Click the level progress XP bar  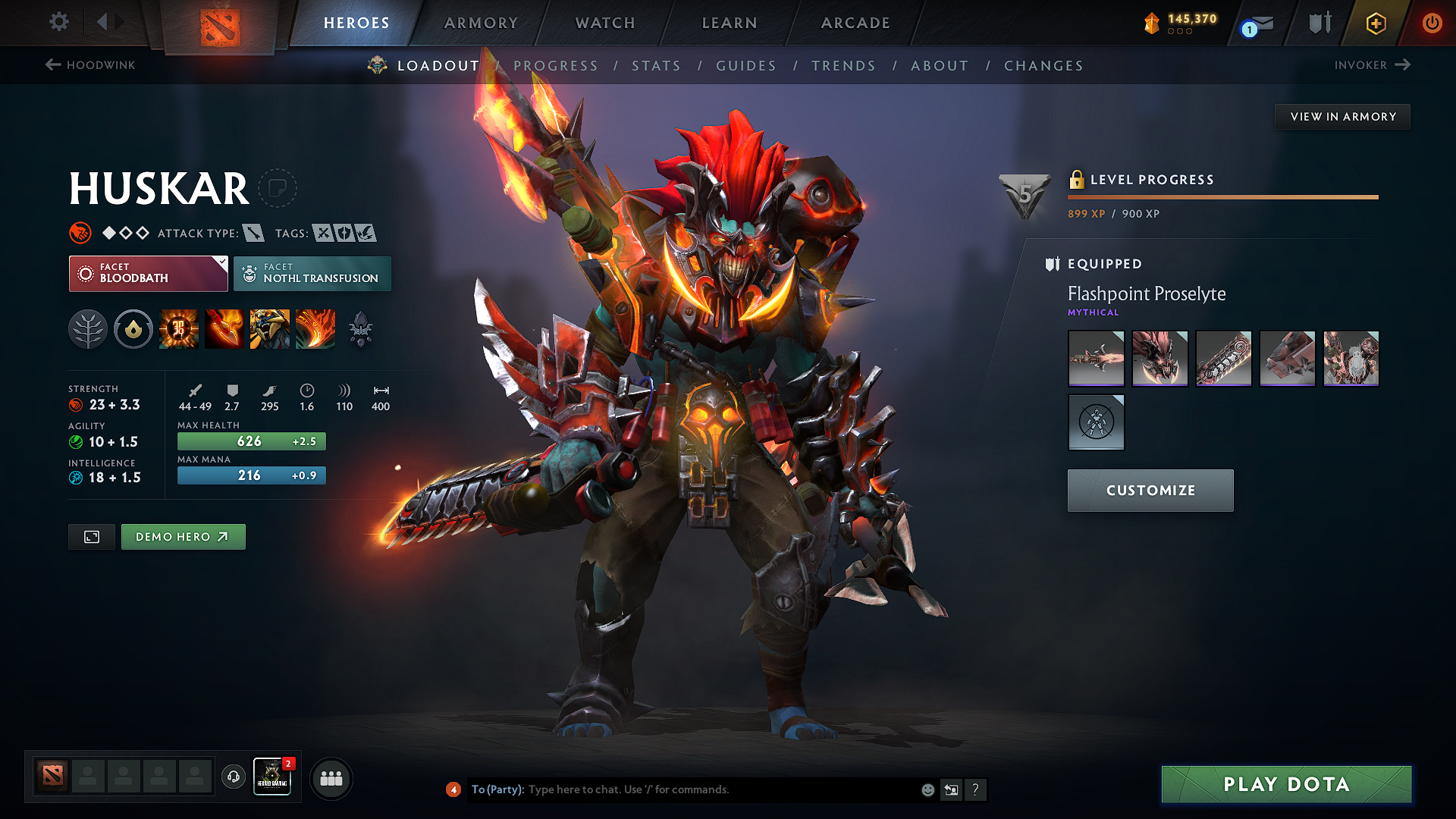coord(1222,196)
